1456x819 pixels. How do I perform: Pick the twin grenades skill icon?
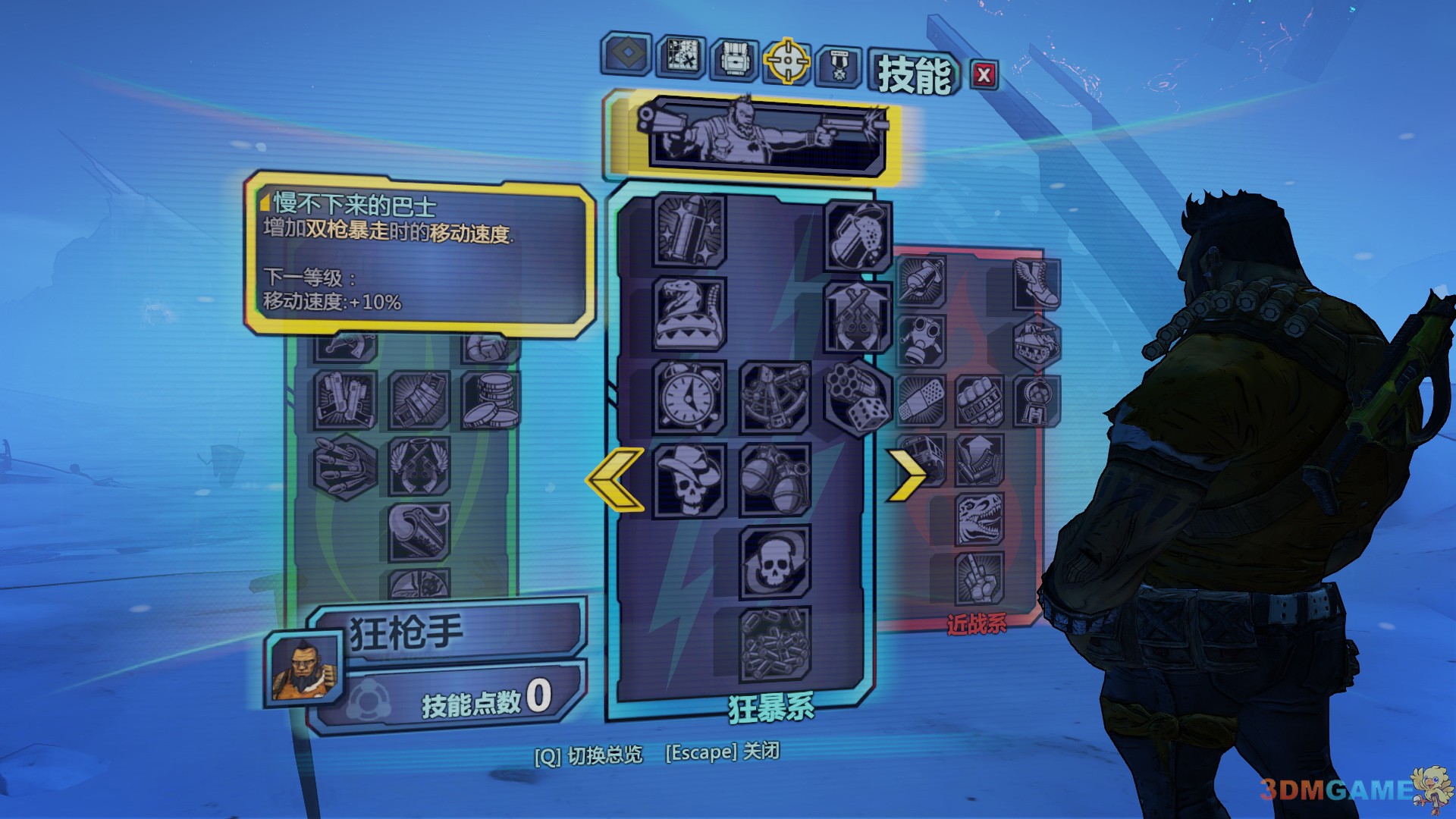point(774,479)
